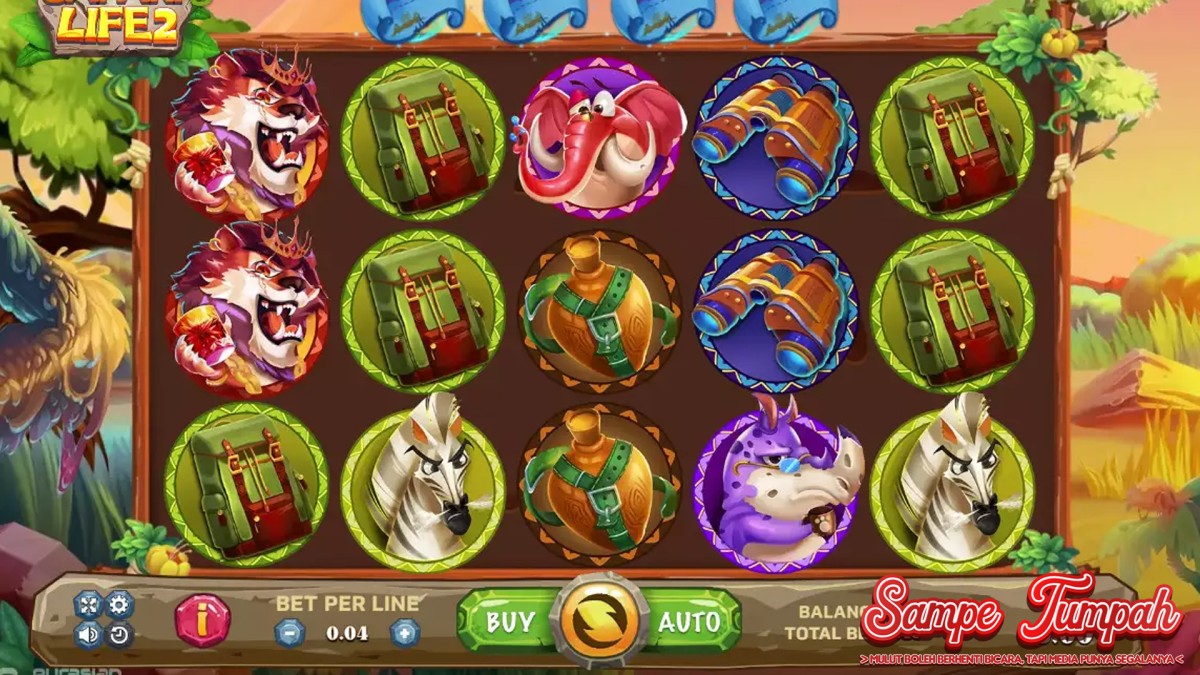Open spin history with the clock icon
Image resolution: width=1200 pixels, height=675 pixels.
[119, 633]
